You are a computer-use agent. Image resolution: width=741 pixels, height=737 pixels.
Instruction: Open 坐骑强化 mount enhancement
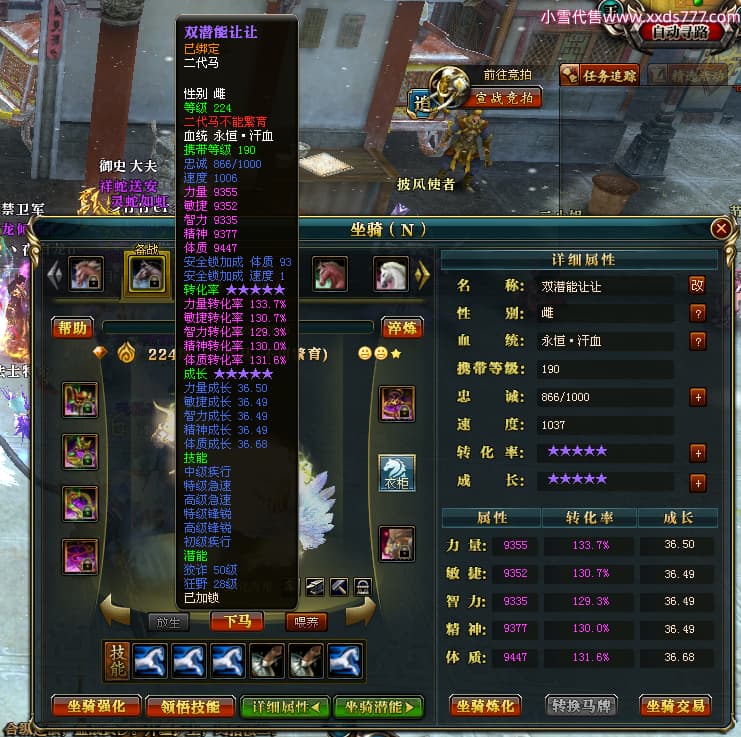pyautogui.click(x=96, y=706)
